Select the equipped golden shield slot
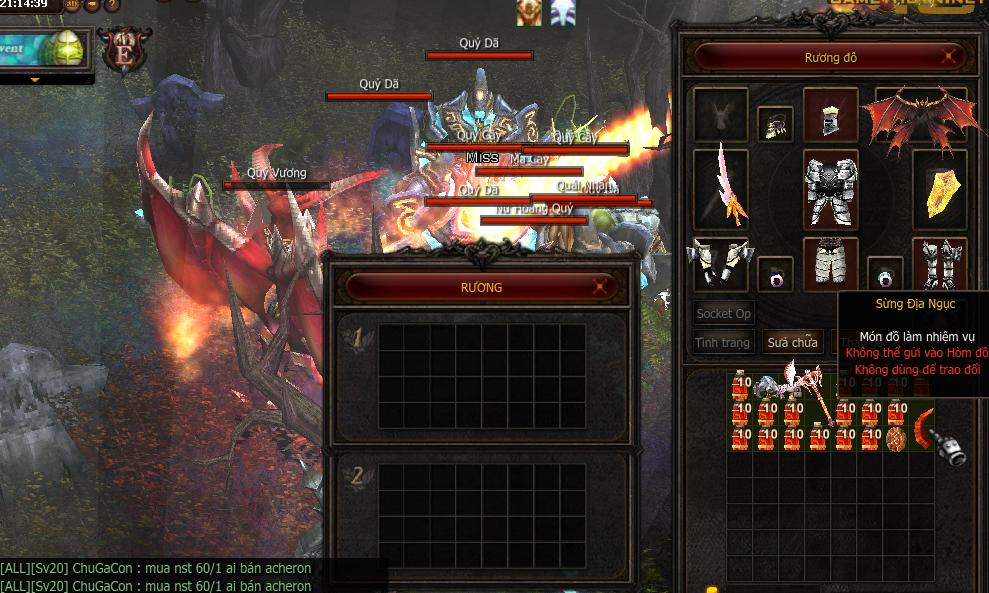The width and height of the screenshot is (989, 593). pyautogui.click(x=940, y=190)
